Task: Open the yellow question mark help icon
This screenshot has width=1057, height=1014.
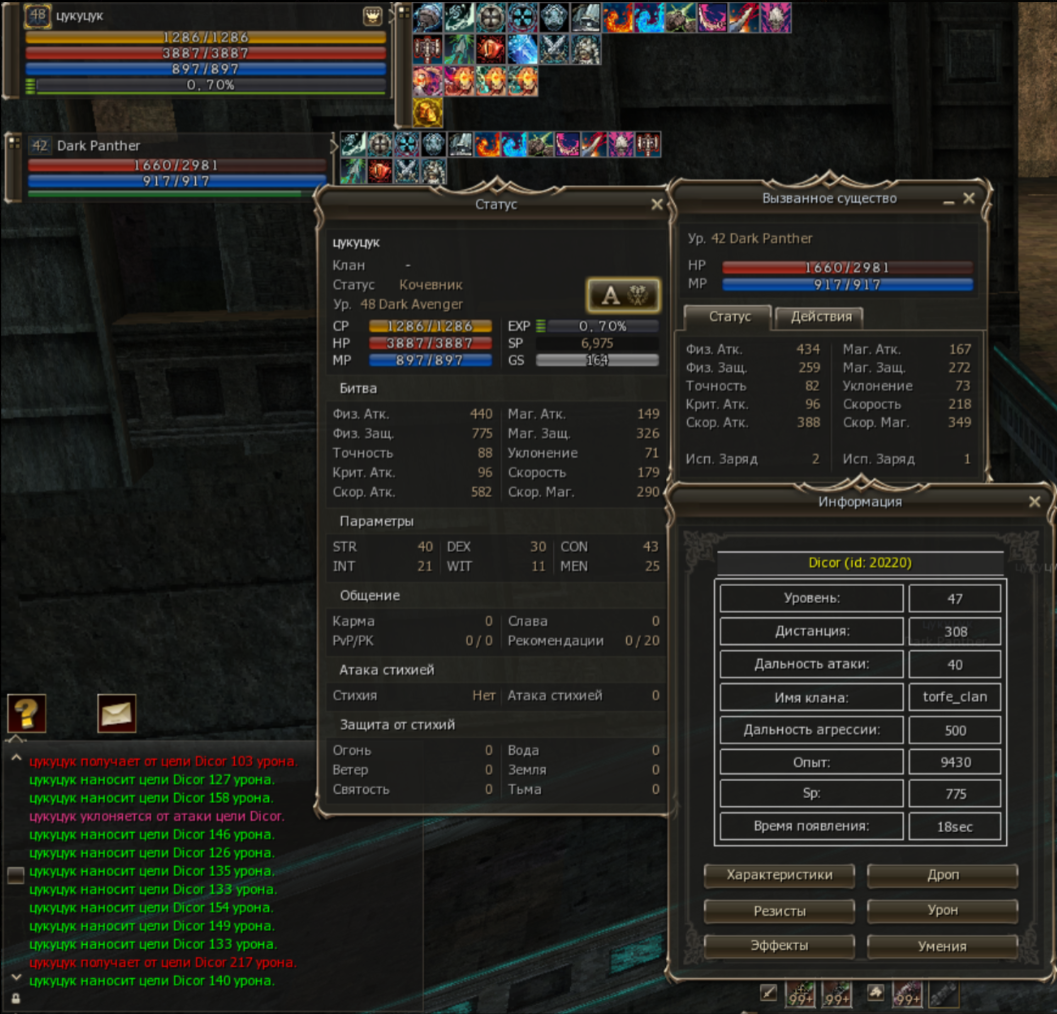Action: tap(26, 713)
